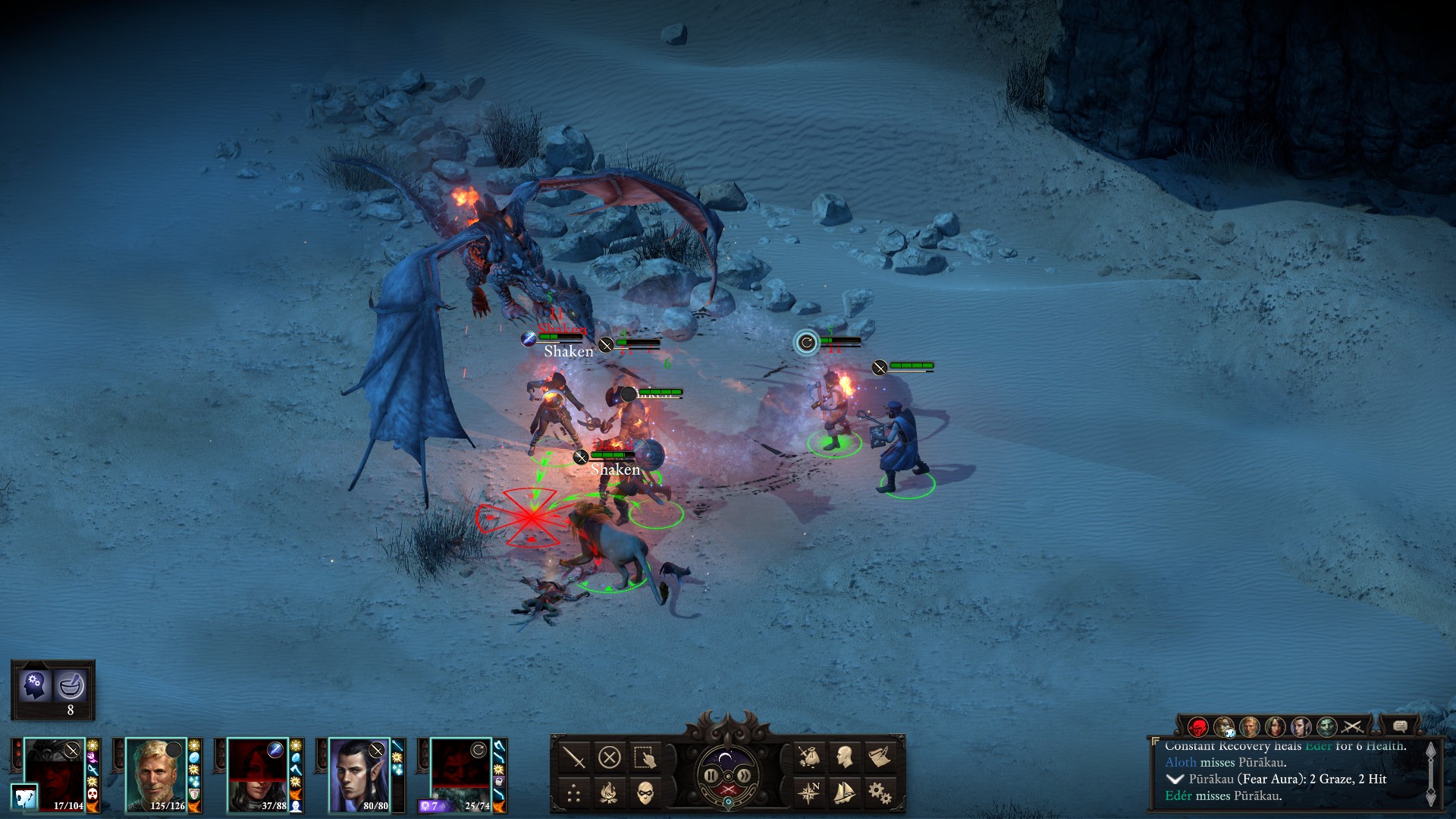Image resolution: width=1456 pixels, height=819 pixels.
Task: Open the party formation dots button
Action: tap(574, 793)
